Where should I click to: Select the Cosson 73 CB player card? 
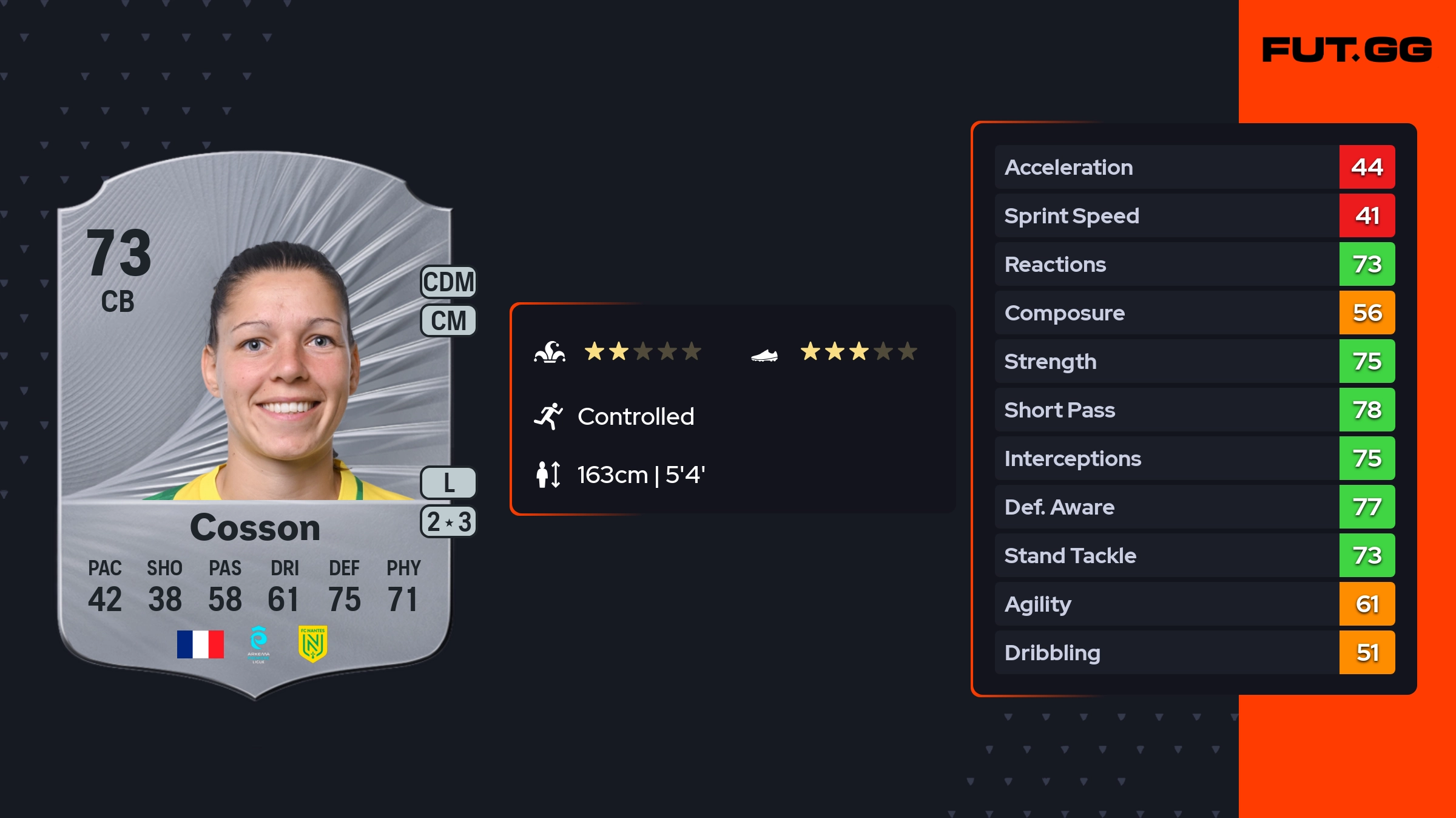coord(255,425)
